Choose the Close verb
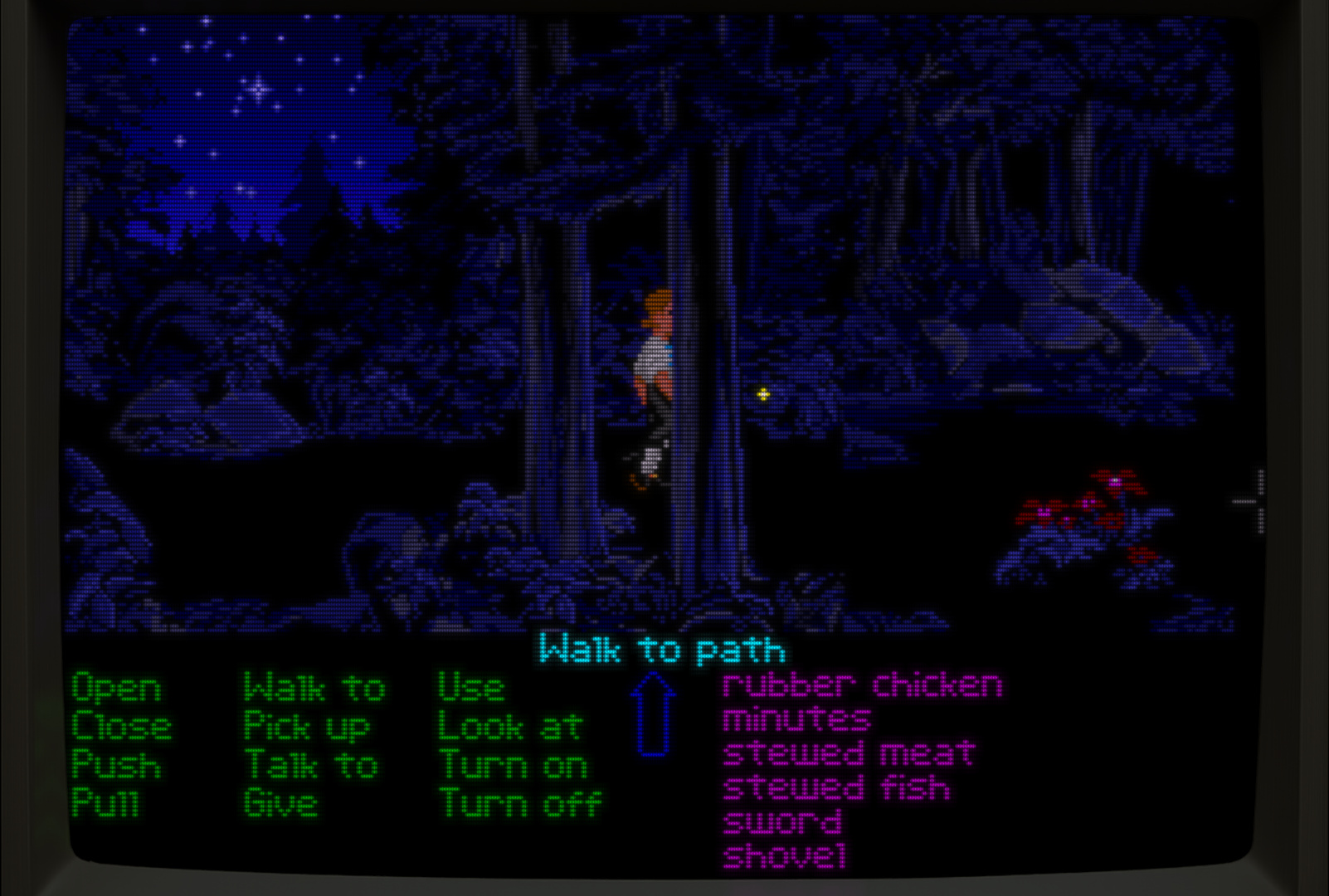The width and height of the screenshot is (1329, 896). coord(121,728)
